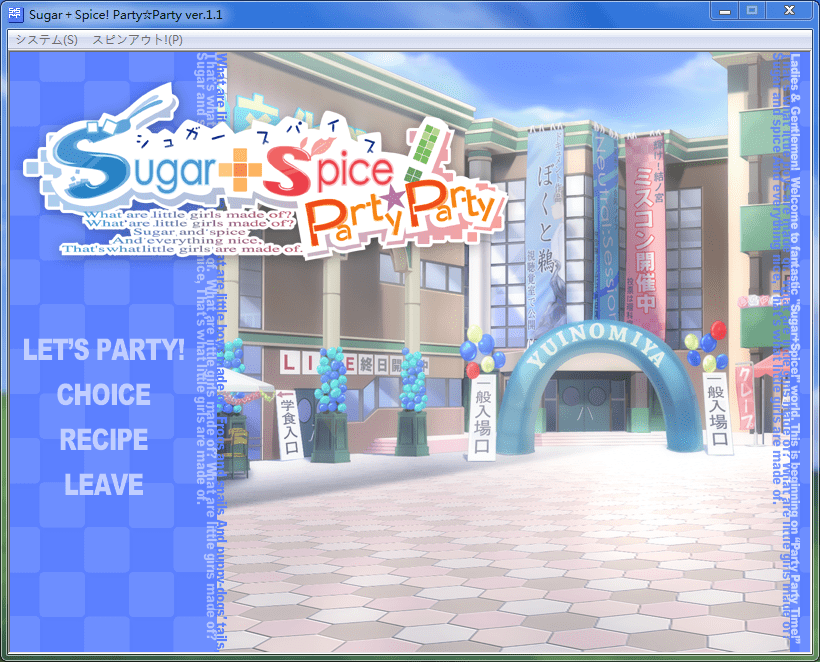Start the game with LET'S PARTY!
Screen dimensions: 820x662
[x=104, y=351]
